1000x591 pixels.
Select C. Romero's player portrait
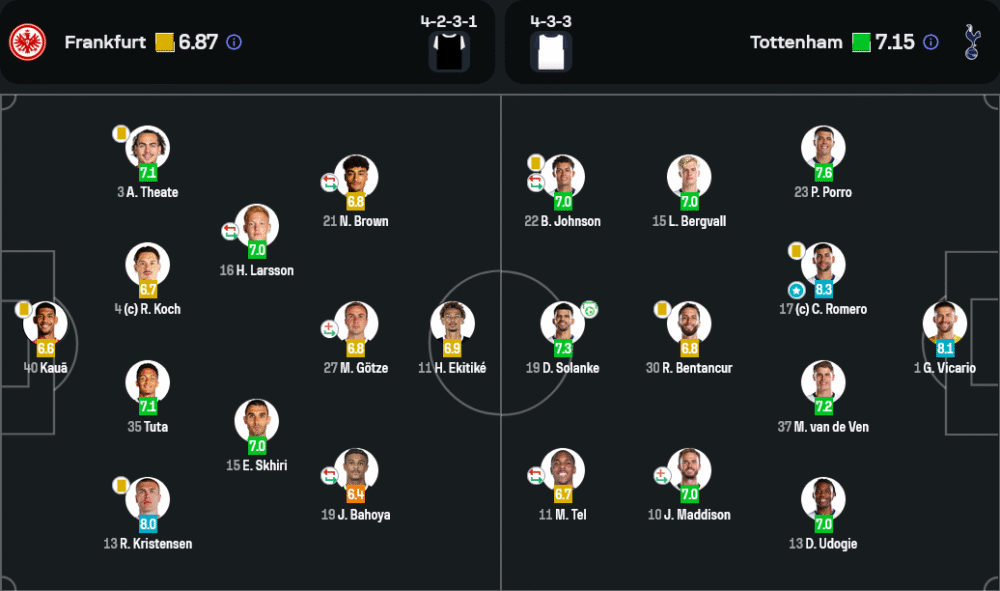pyautogui.click(x=823, y=264)
